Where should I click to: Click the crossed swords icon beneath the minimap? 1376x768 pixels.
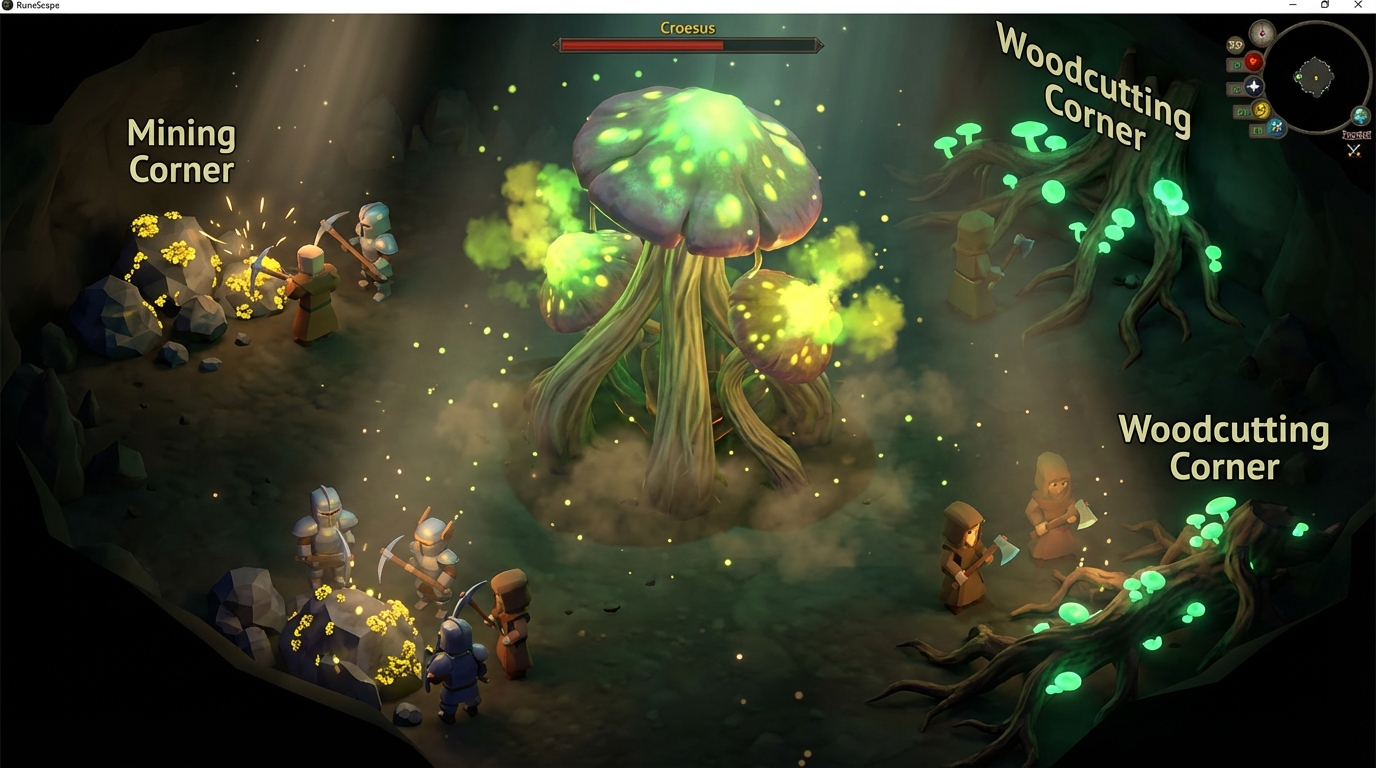1353,149
